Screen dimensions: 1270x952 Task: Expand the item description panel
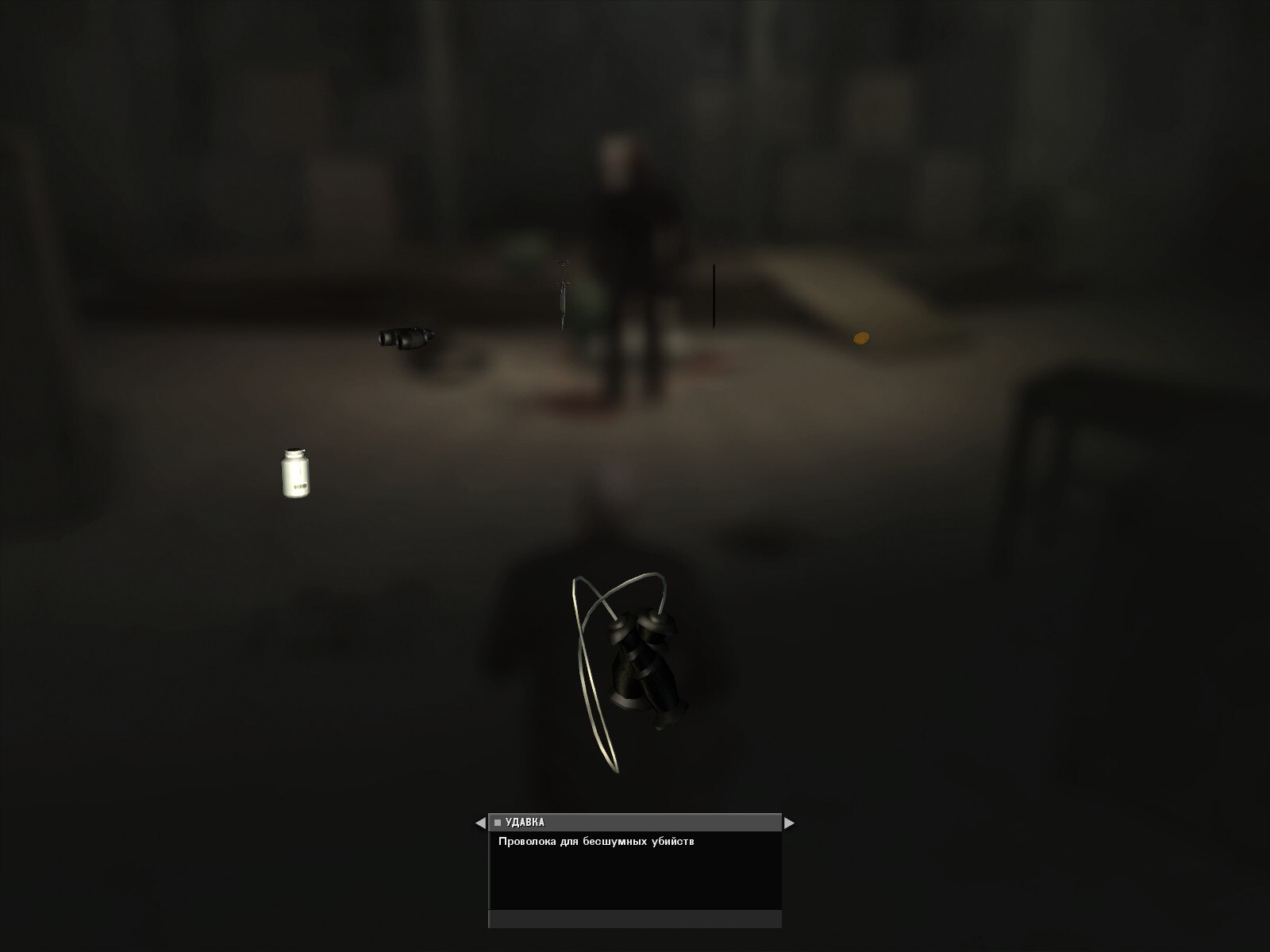(x=635, y=873)
